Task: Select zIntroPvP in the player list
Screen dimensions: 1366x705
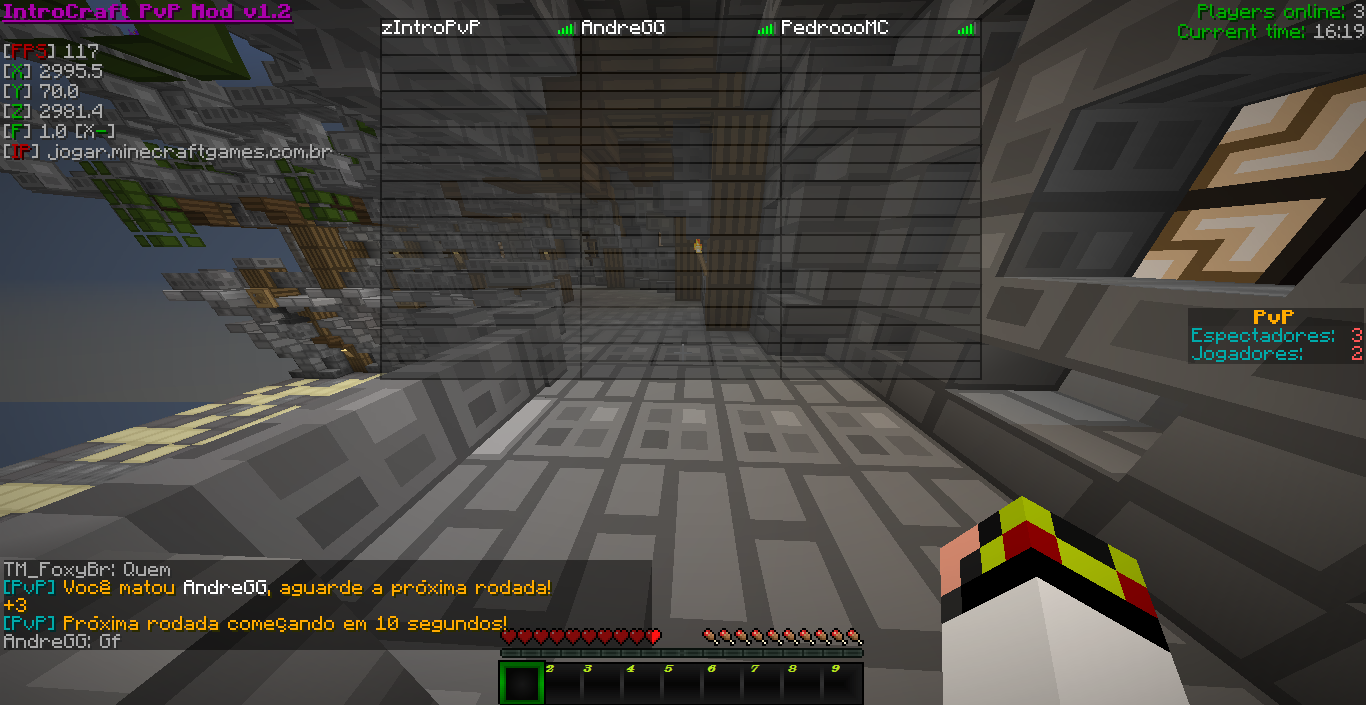Action: [431, 28]
